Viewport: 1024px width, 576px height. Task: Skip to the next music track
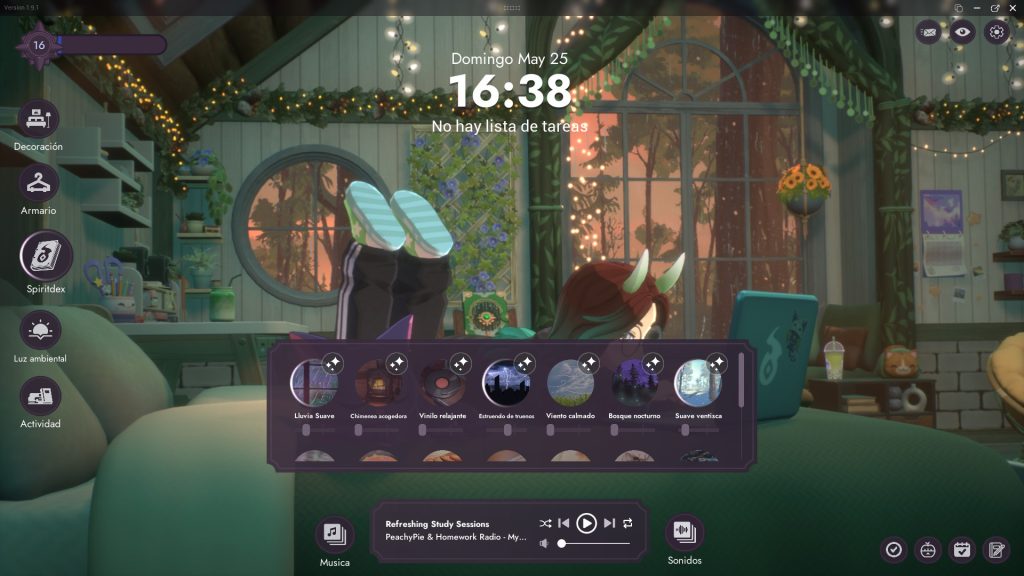coord(609,523)
